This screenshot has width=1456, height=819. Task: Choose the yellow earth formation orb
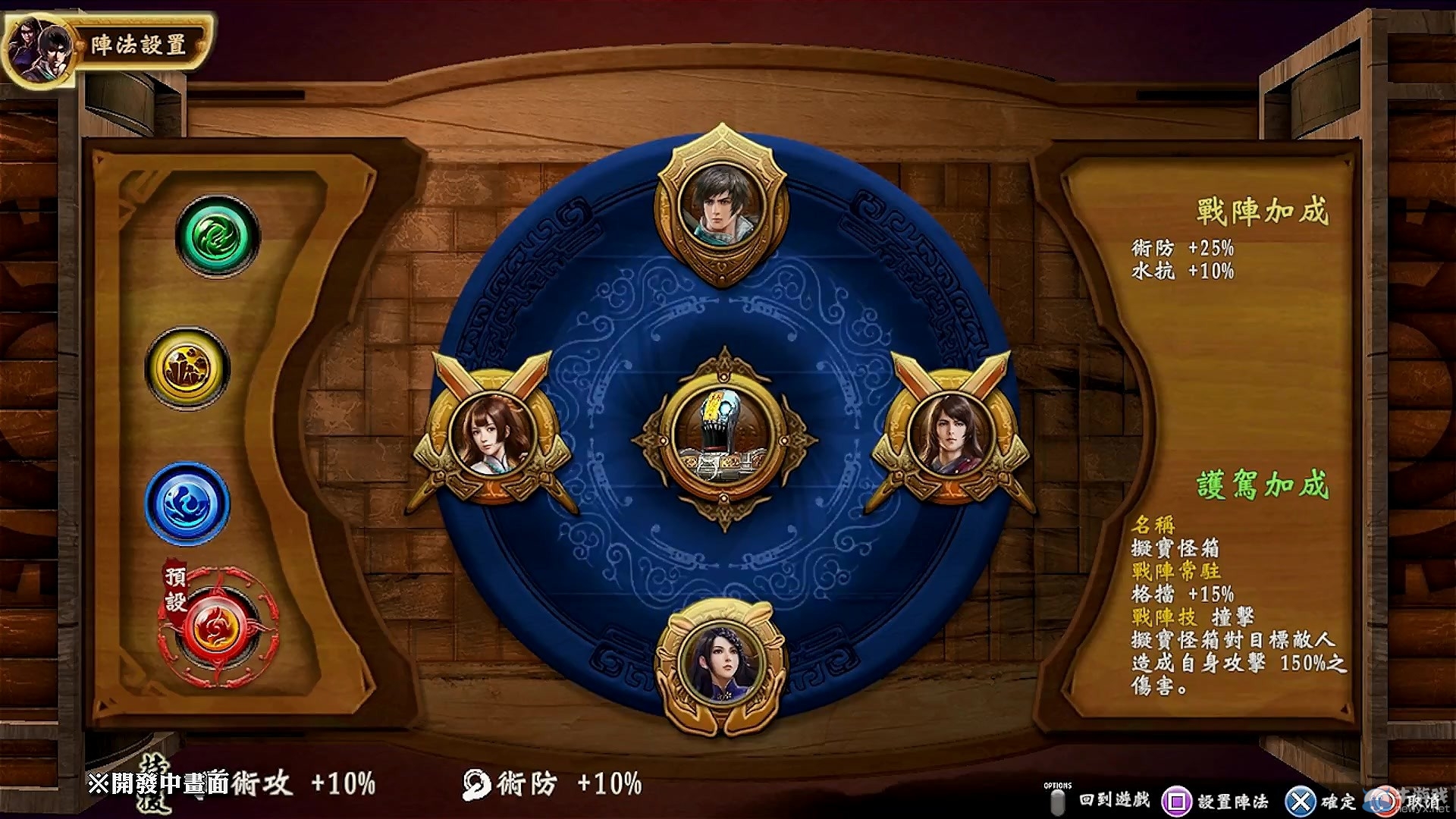point(187,369)
